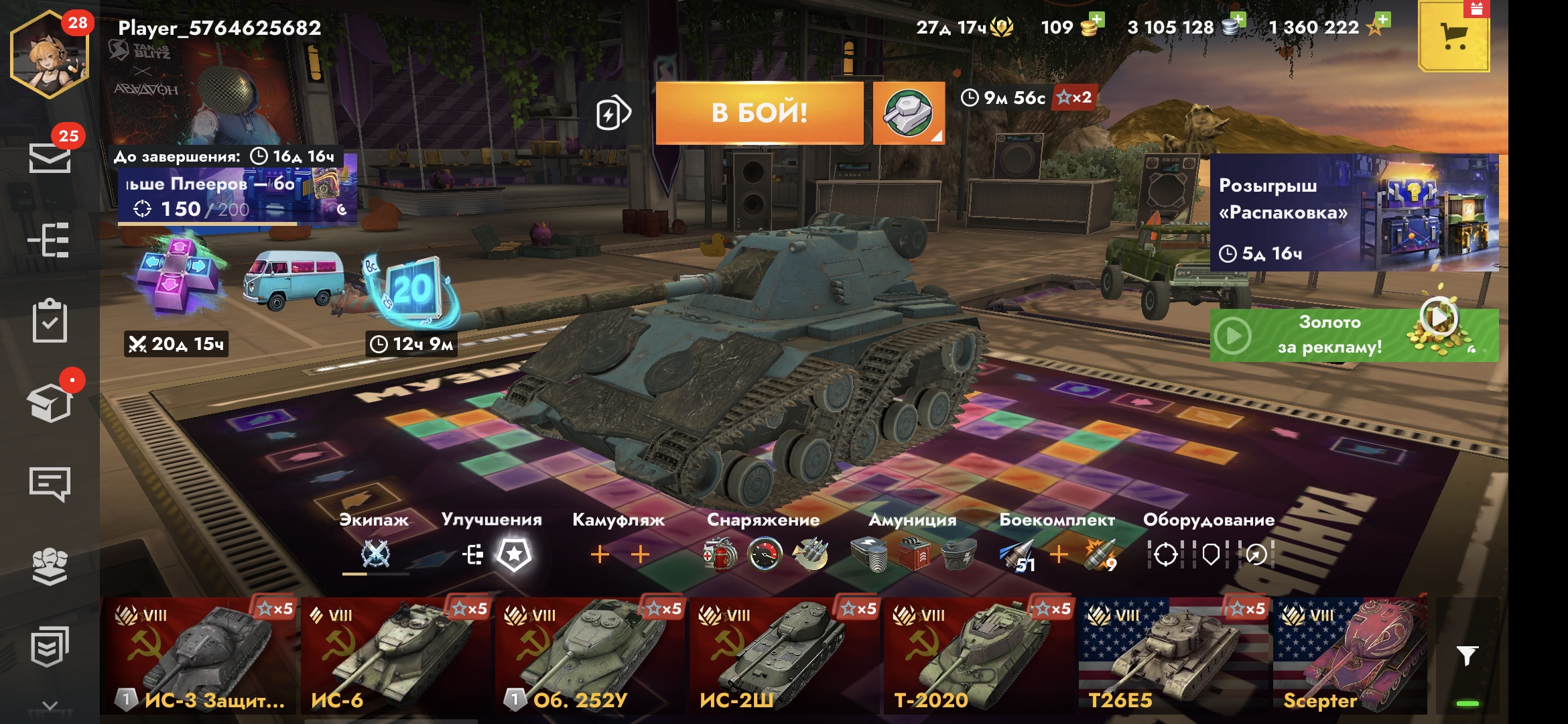Open the missions clipboard
Viewport: 1568px width, 724px height.
point(50,322)
